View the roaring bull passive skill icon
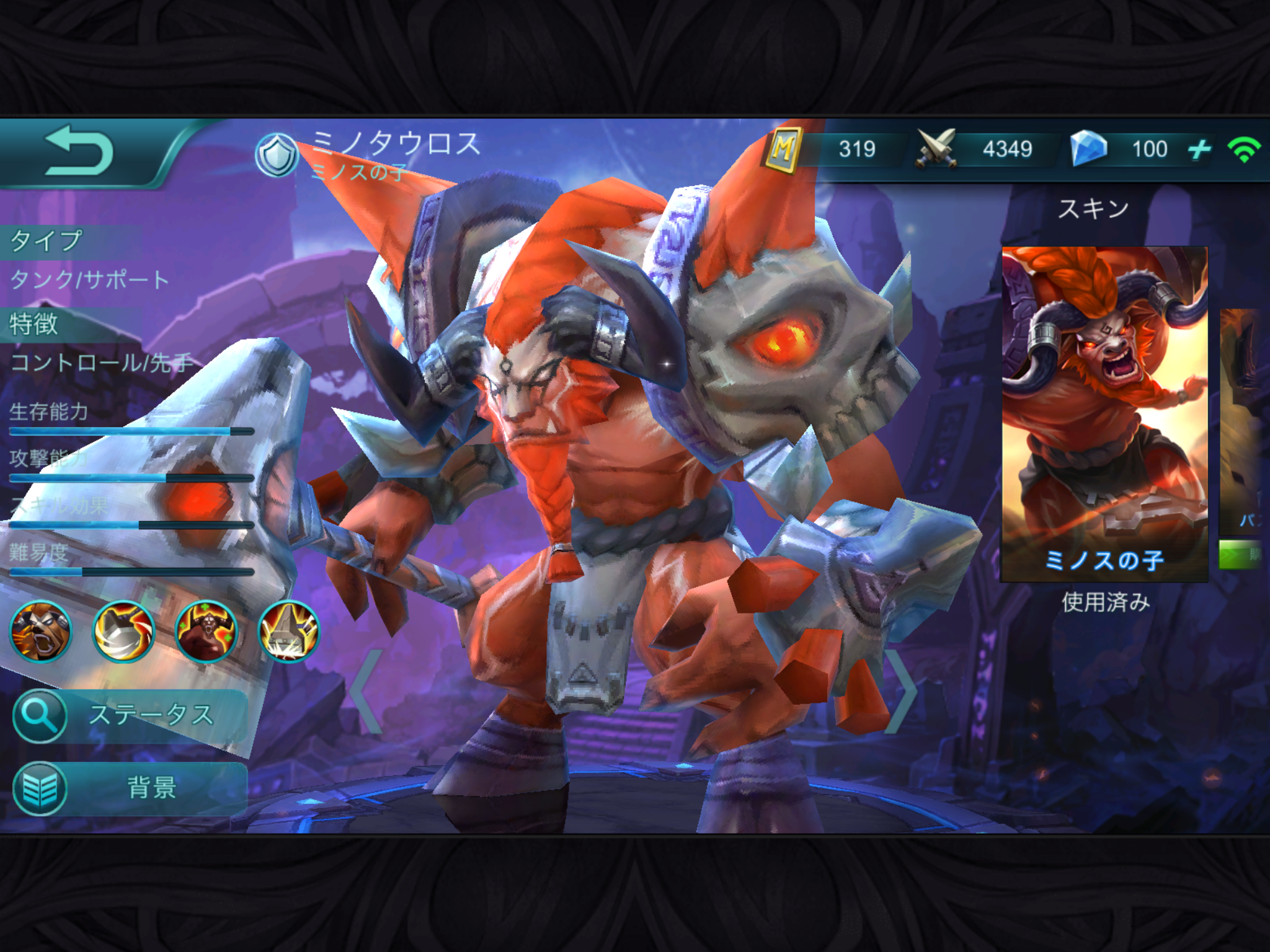This screenshot has width=1270, height=952. click(x=41, y=632)
